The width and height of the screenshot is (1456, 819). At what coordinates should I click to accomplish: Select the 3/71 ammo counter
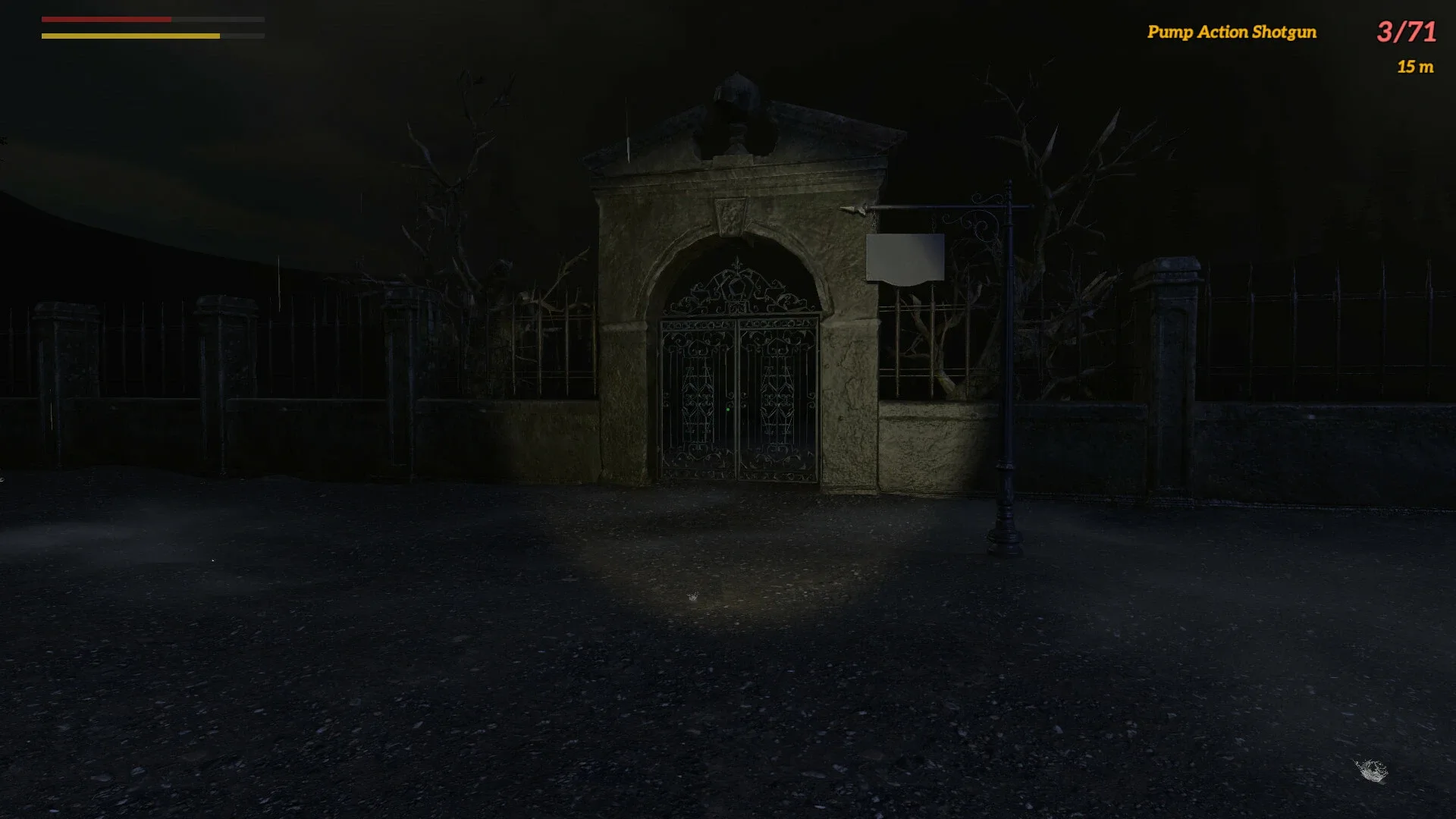click(1407, 32)
